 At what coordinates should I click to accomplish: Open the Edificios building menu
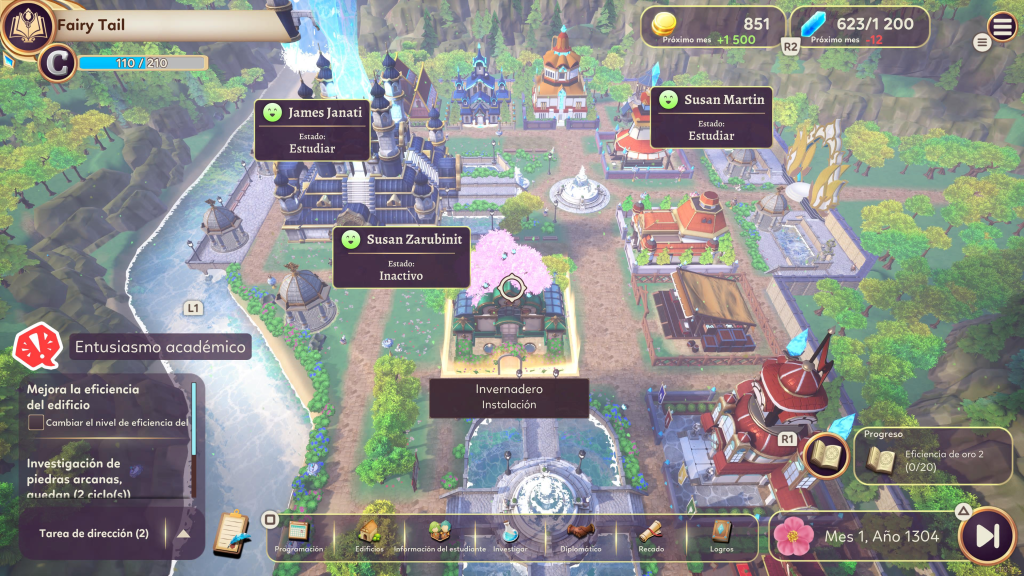tap(369, 535)
